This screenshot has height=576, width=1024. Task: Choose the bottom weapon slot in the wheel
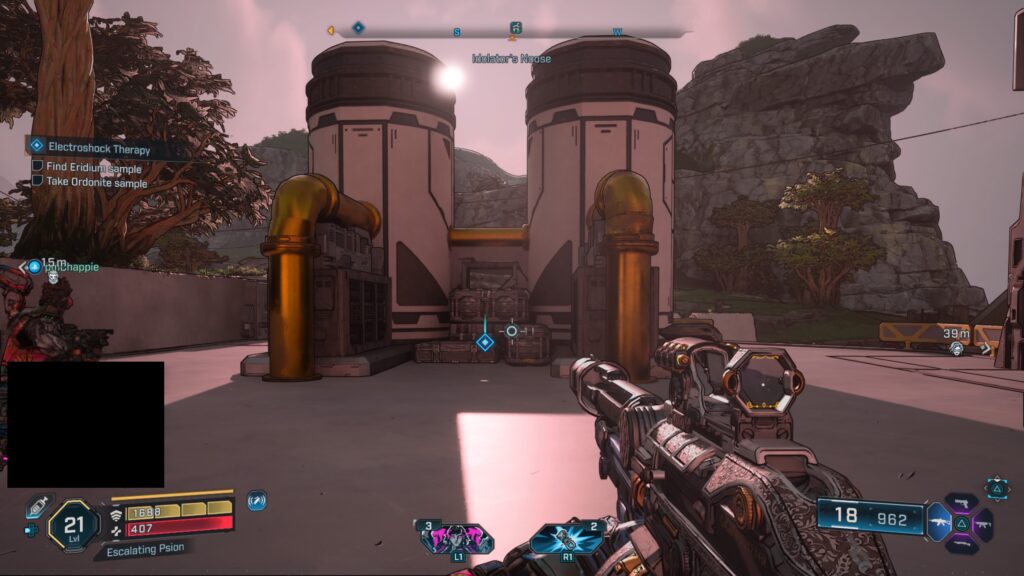(961, 543)
